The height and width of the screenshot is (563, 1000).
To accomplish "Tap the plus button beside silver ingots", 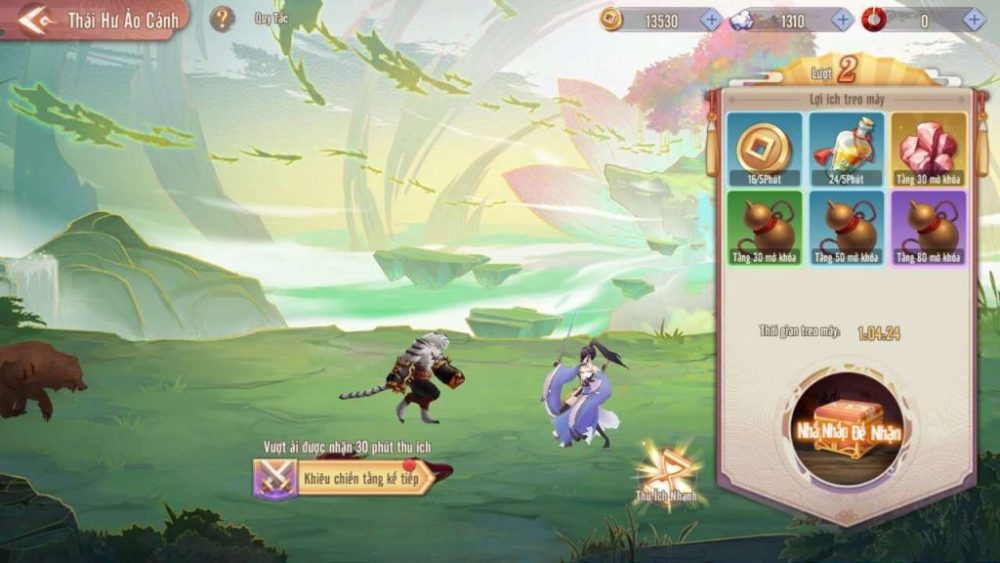I will [x=843, y=20].
